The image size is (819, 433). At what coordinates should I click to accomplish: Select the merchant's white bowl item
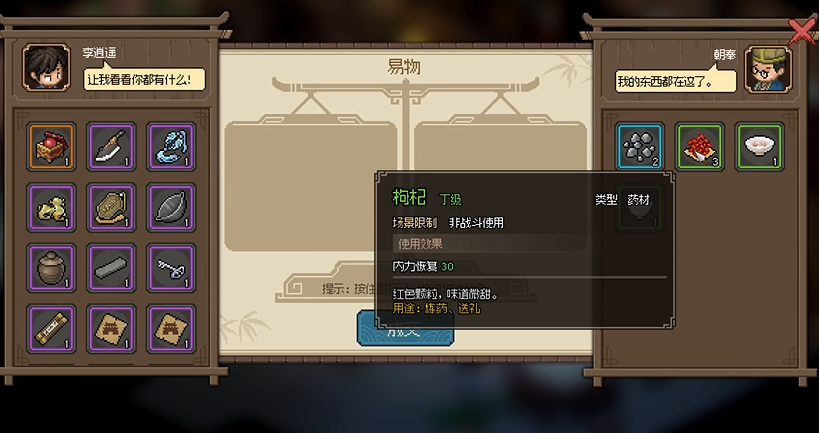(x=760, y=147)
